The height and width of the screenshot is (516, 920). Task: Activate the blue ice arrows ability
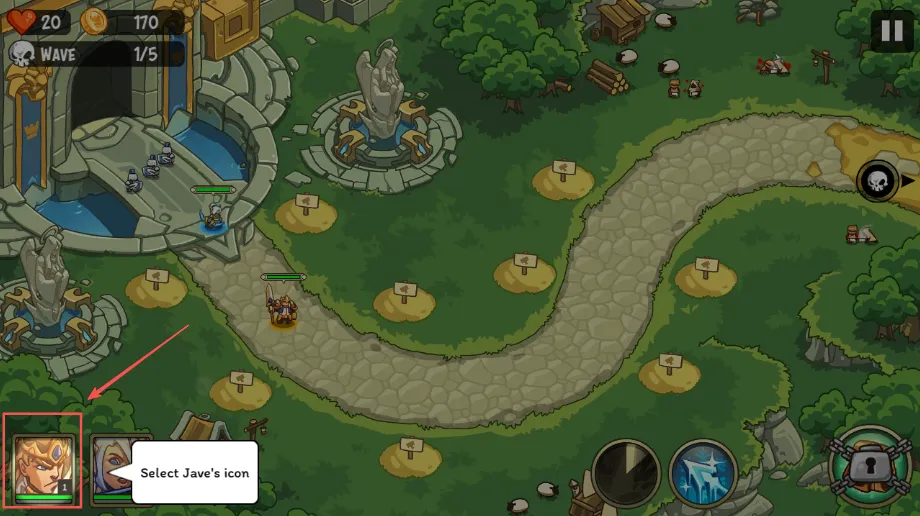pyautogui.click(x=703, y=472)
